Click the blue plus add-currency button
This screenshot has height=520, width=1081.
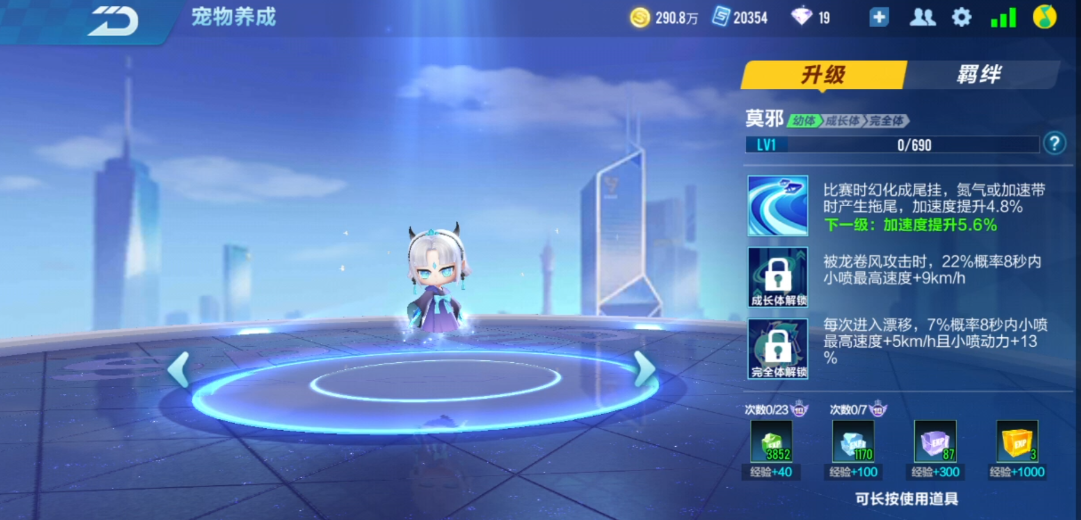tap(879, 17)
